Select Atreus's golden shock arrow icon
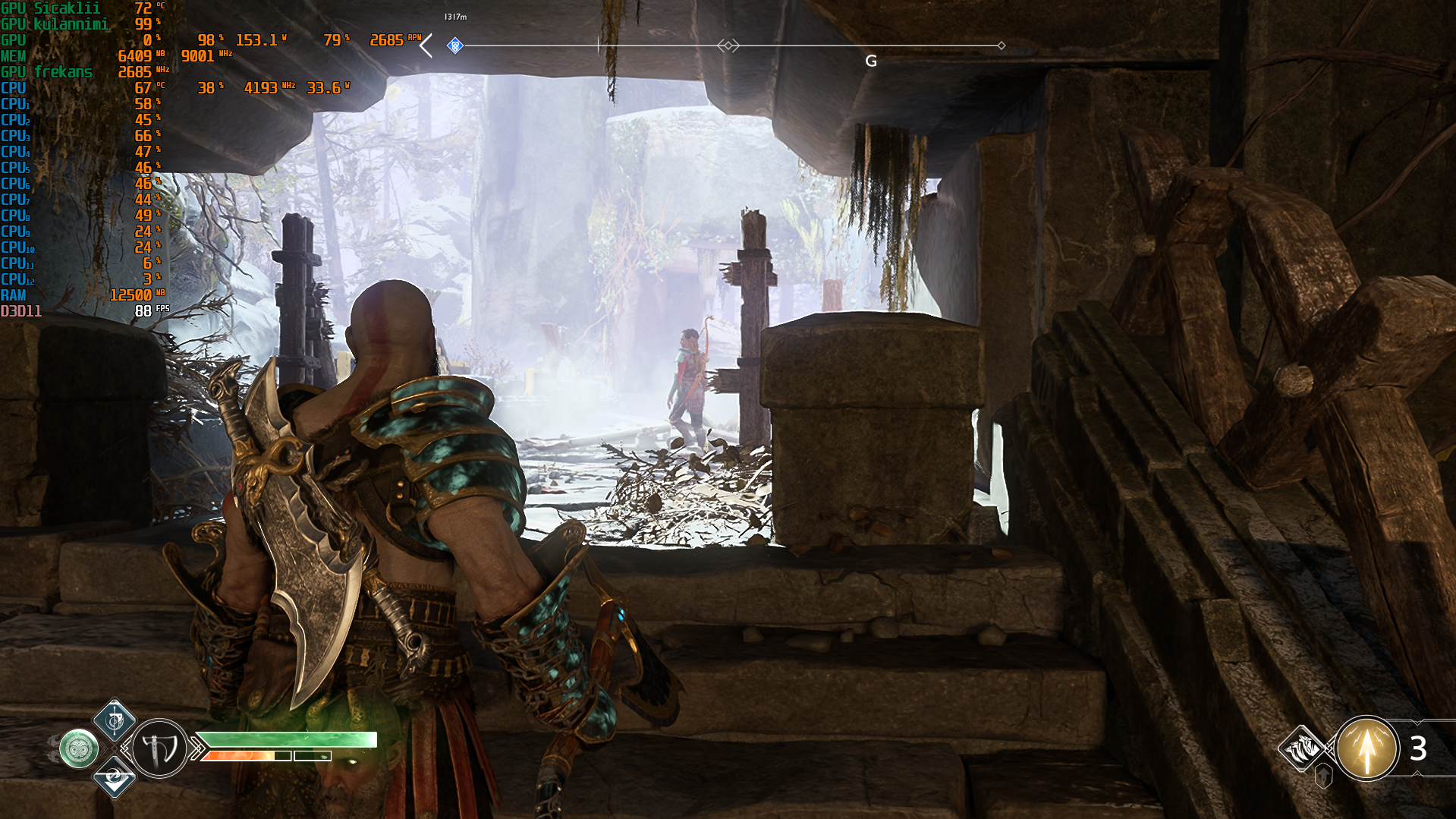Image resolution: width=1456 pixels, height=819 pixels. pos(1366,749)
